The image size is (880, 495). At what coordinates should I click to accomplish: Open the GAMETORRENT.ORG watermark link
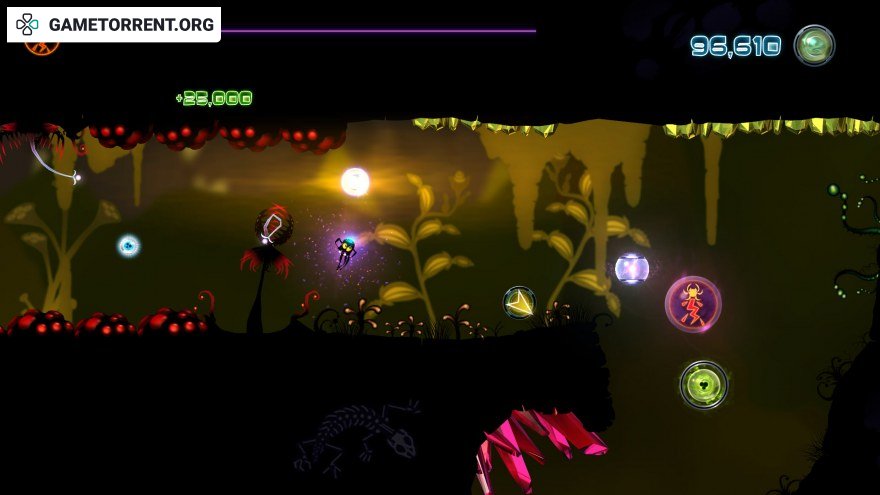(x=114, y=24)
